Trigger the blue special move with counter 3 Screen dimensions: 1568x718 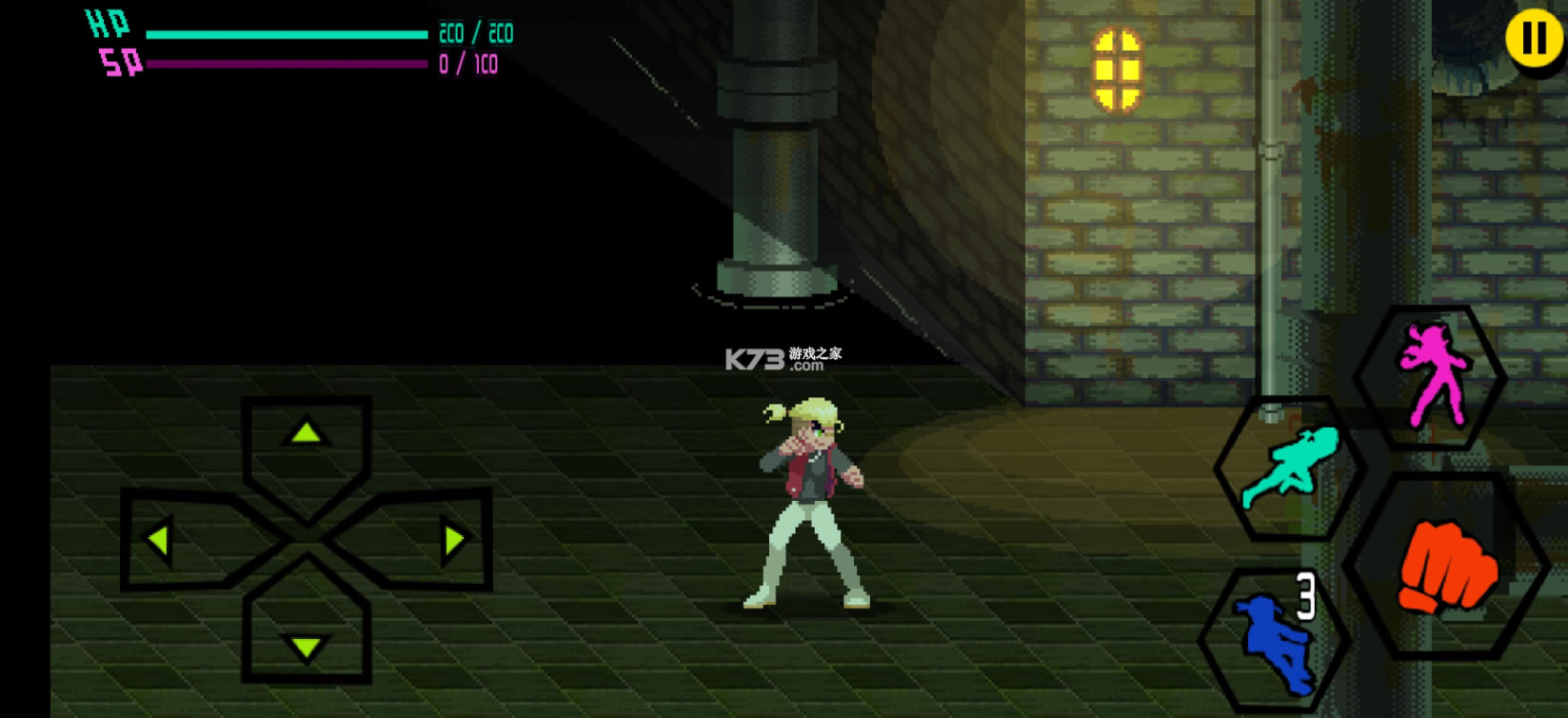tap(1276, 639)
